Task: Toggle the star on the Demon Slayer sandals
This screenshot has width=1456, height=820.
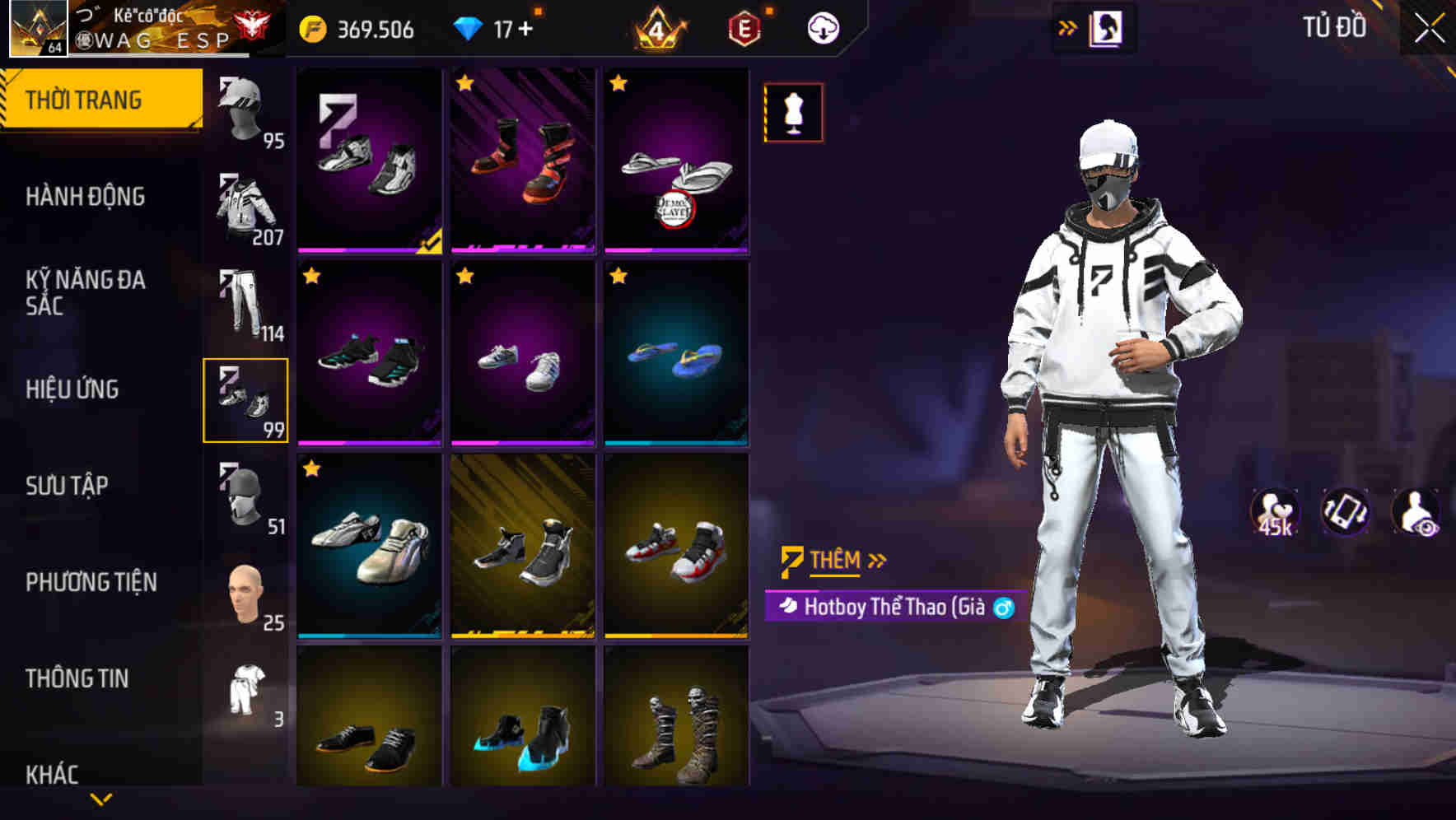Action: [x=617, y=82]
